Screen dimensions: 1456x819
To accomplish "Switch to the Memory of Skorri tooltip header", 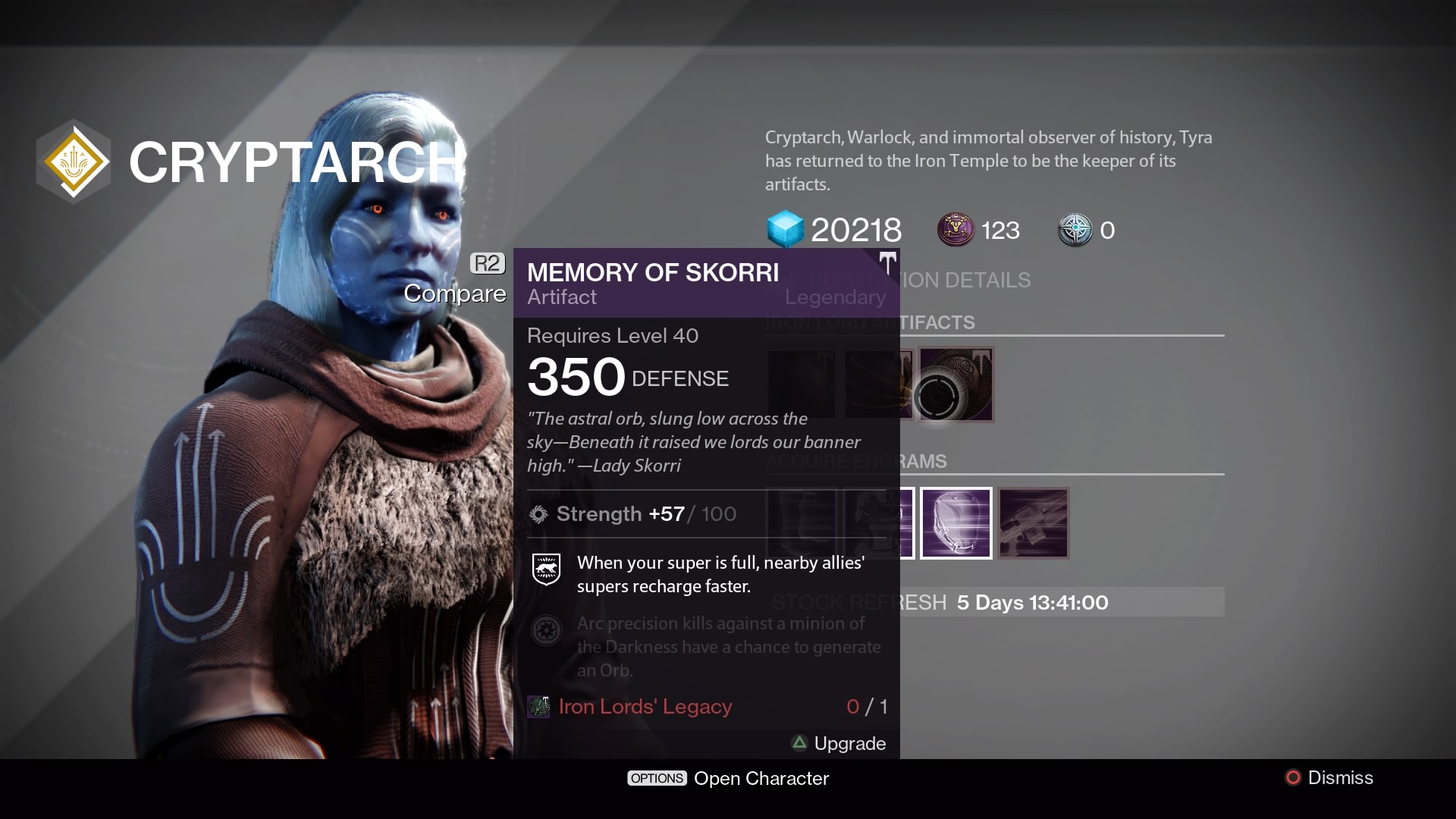I will (653, 272).
